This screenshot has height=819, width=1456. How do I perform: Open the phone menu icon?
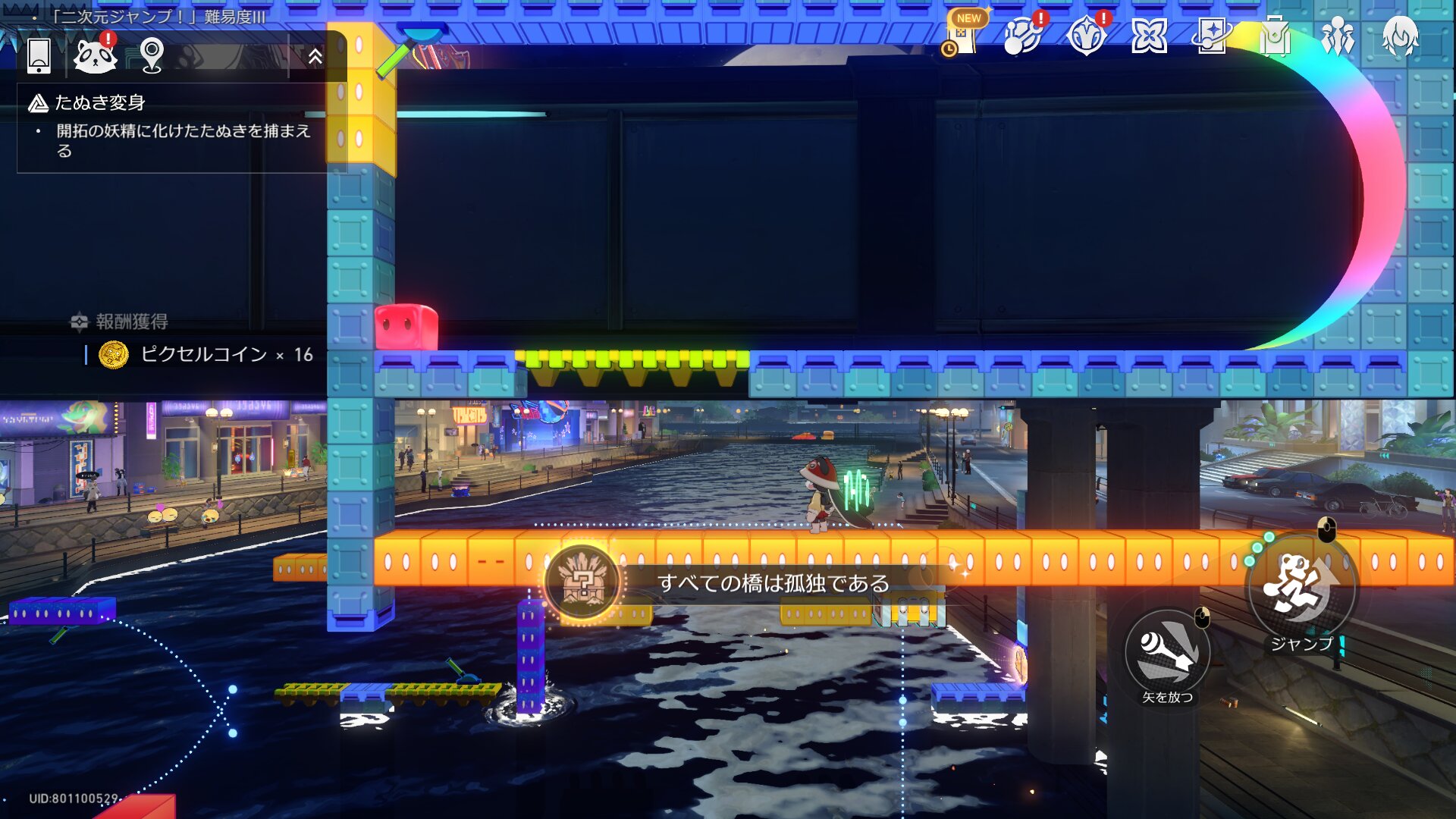[x=39, y=55]
